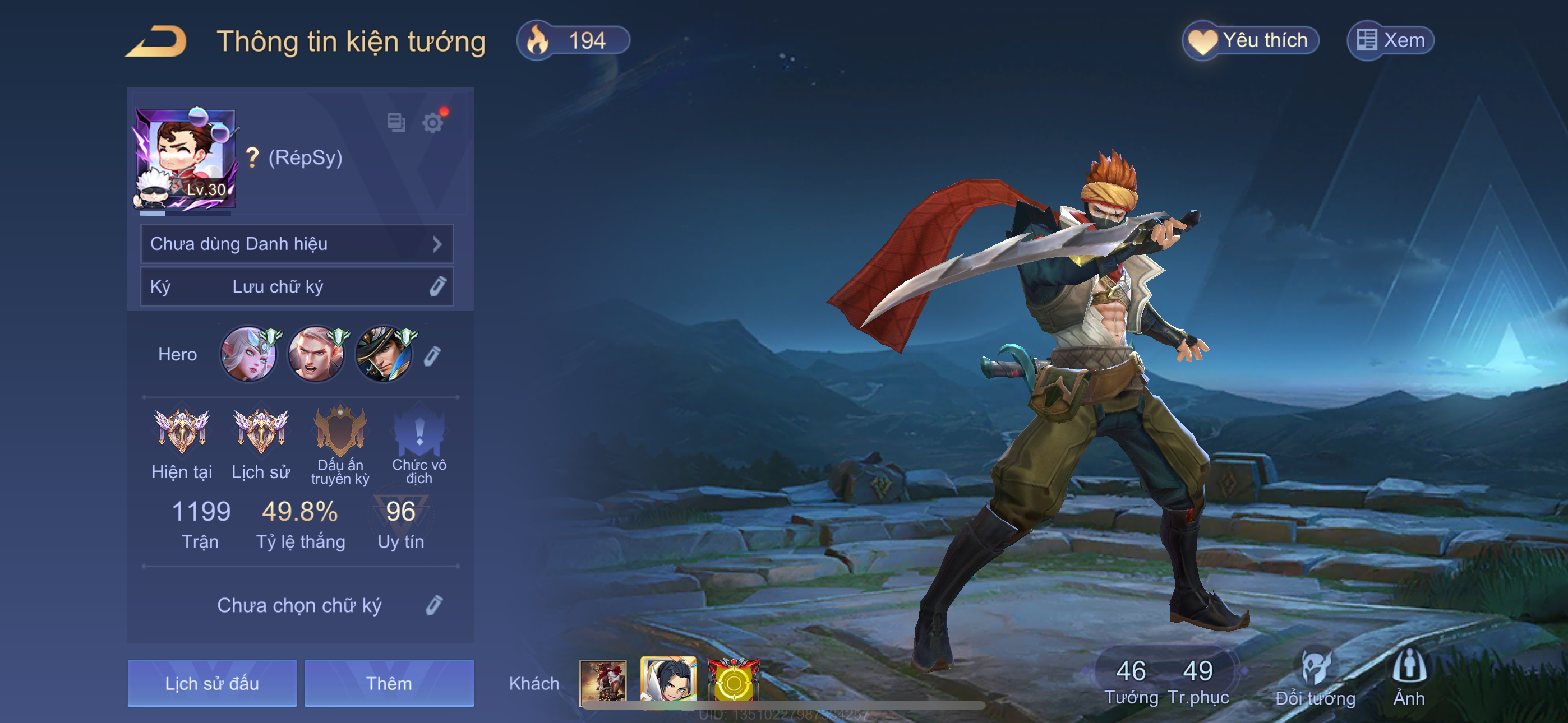Open the list icon beside the gear
Viewport: 1568px width, 723px height.
tap(396, 123)
